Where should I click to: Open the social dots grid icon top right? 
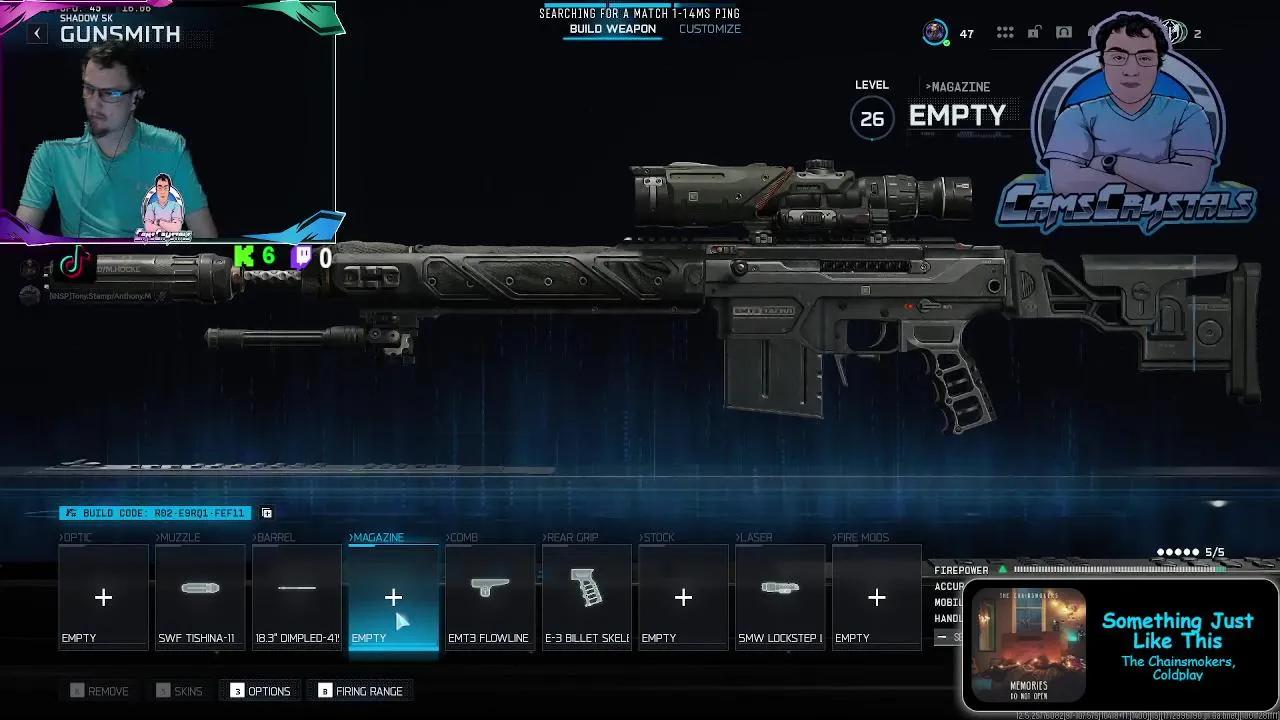(x=1005, y=31)
